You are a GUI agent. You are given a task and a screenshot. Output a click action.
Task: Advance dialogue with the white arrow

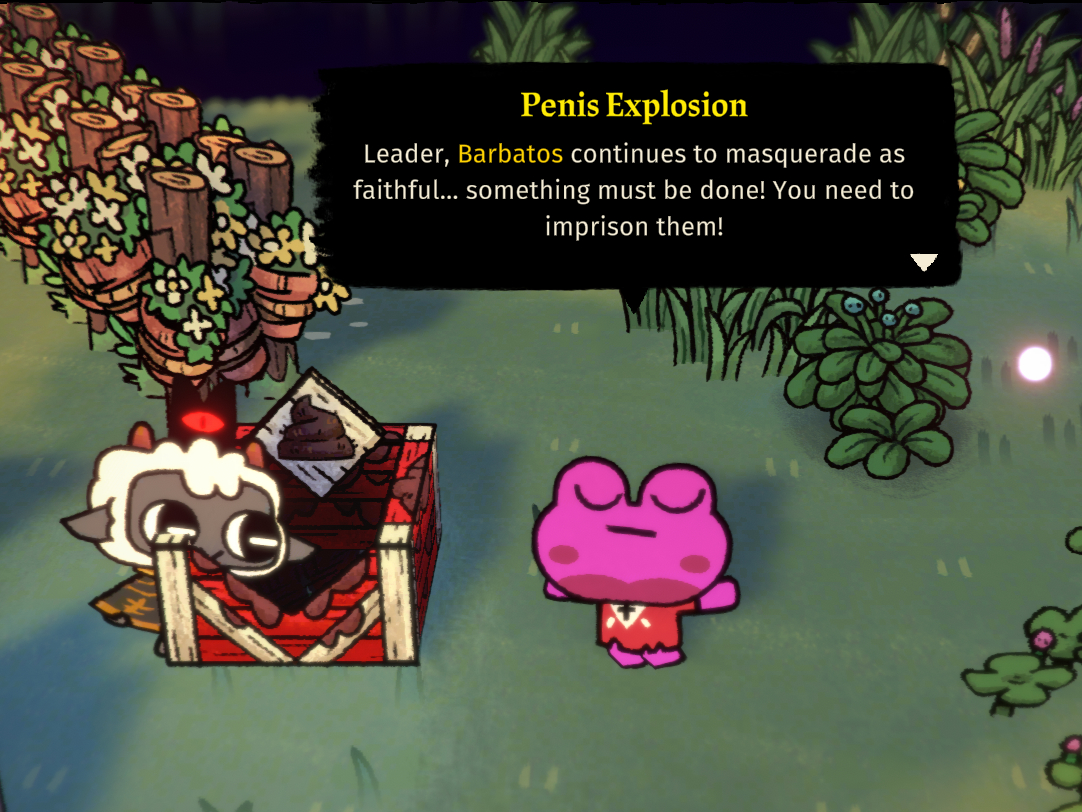(923, 262)
